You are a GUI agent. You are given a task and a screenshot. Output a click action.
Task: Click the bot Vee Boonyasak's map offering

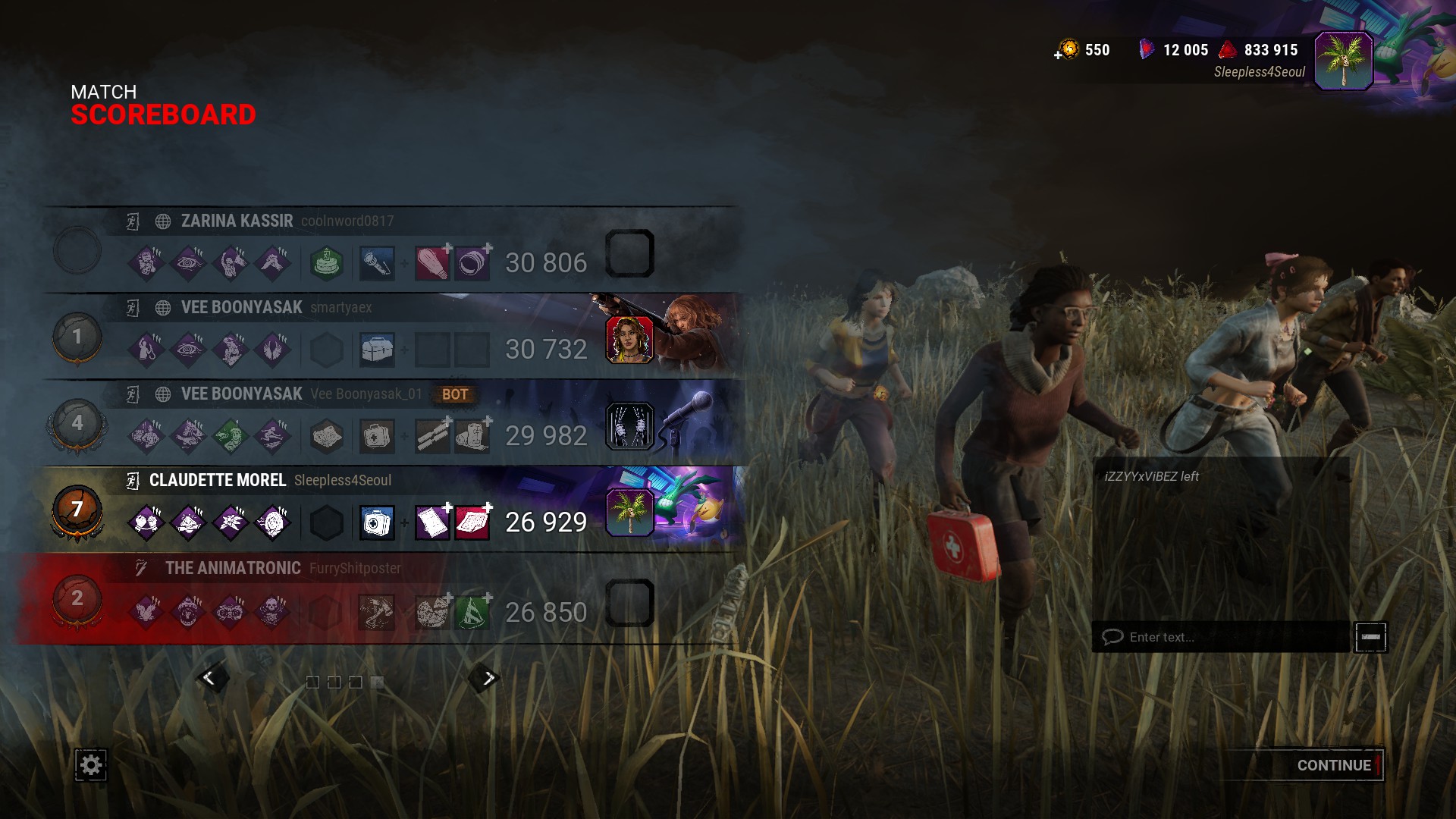coord(327,436)
